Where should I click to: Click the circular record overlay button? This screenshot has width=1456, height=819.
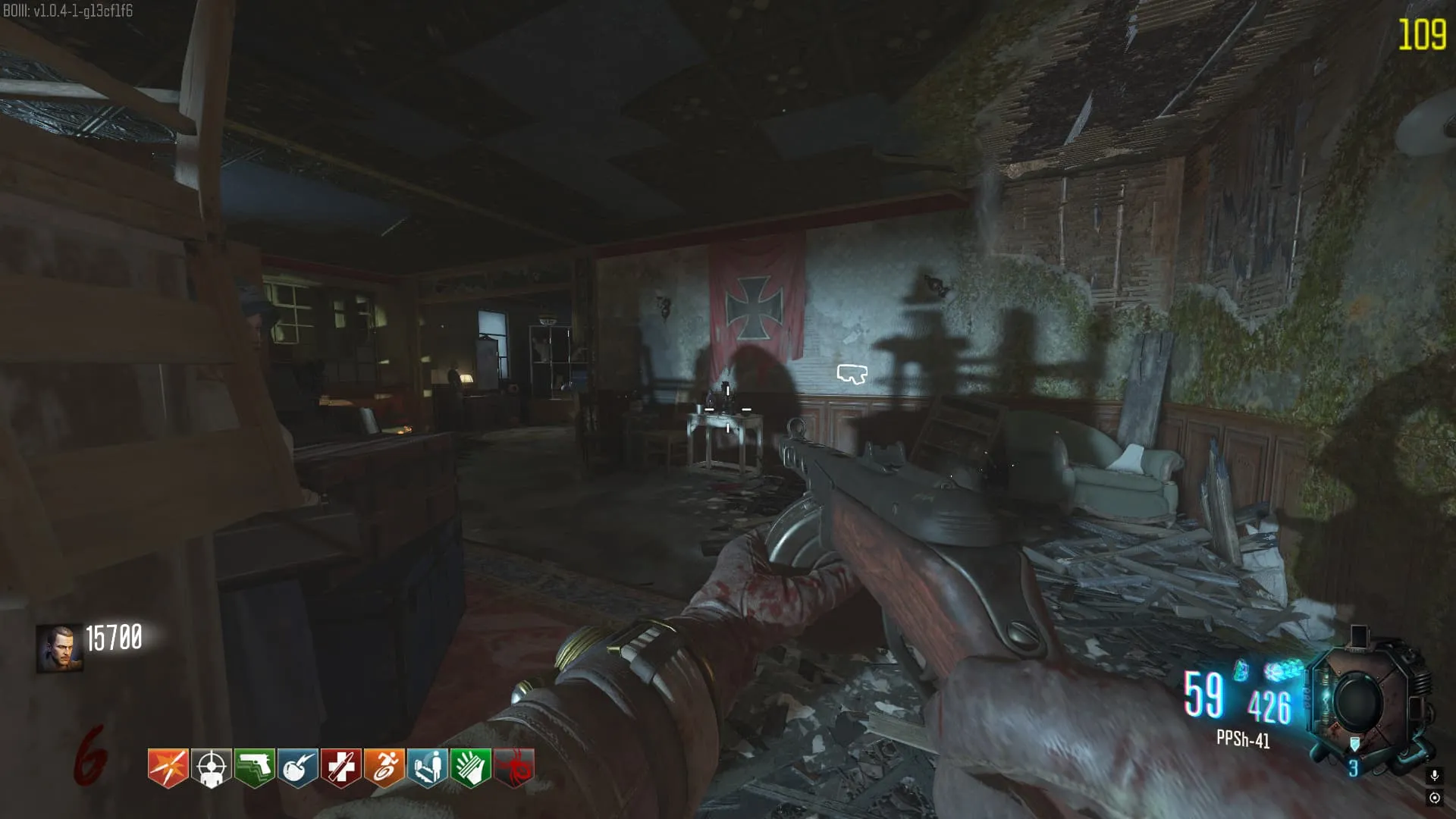pos(1434,798)
